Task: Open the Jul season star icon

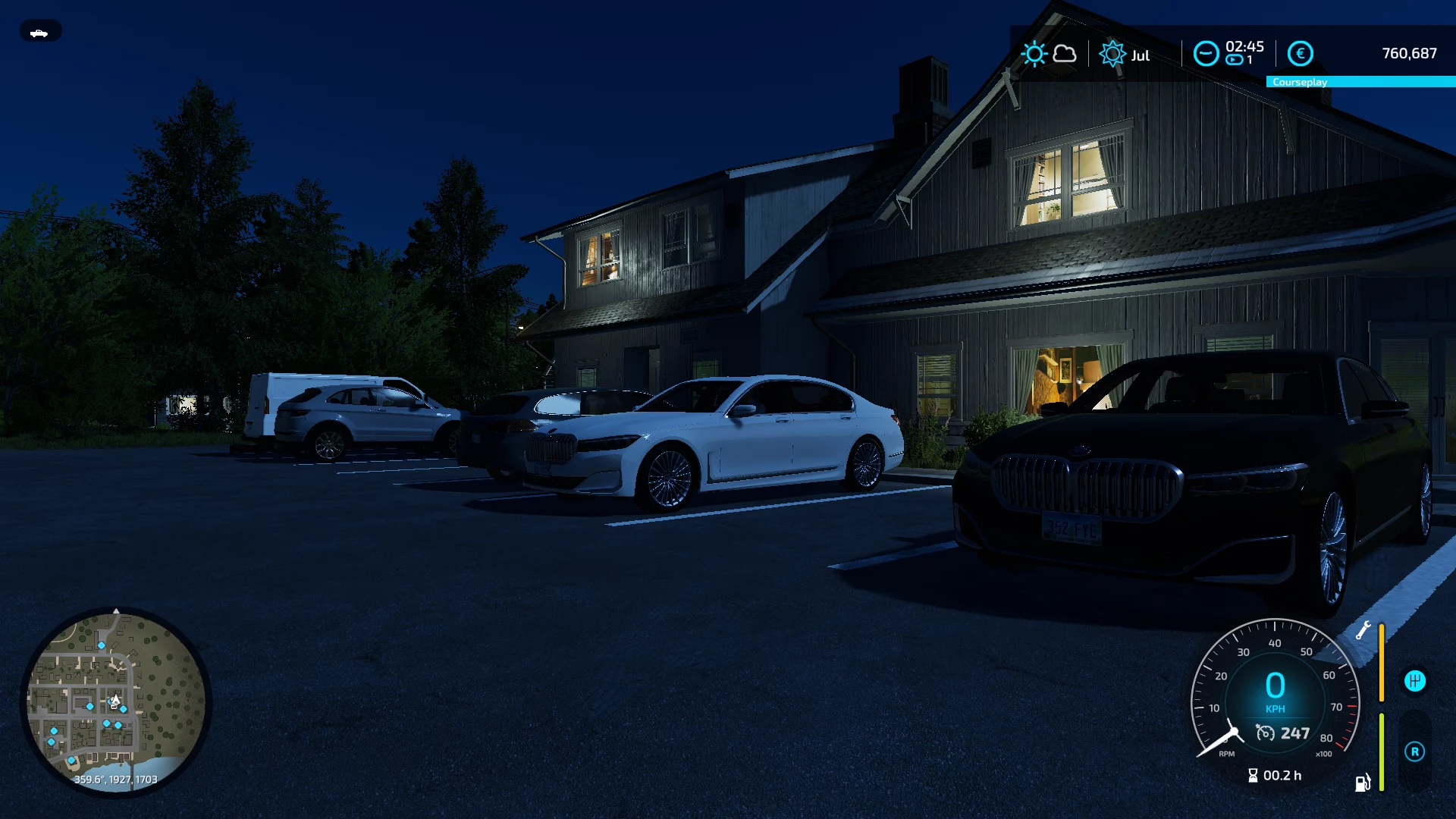Action: point(1113,54)
